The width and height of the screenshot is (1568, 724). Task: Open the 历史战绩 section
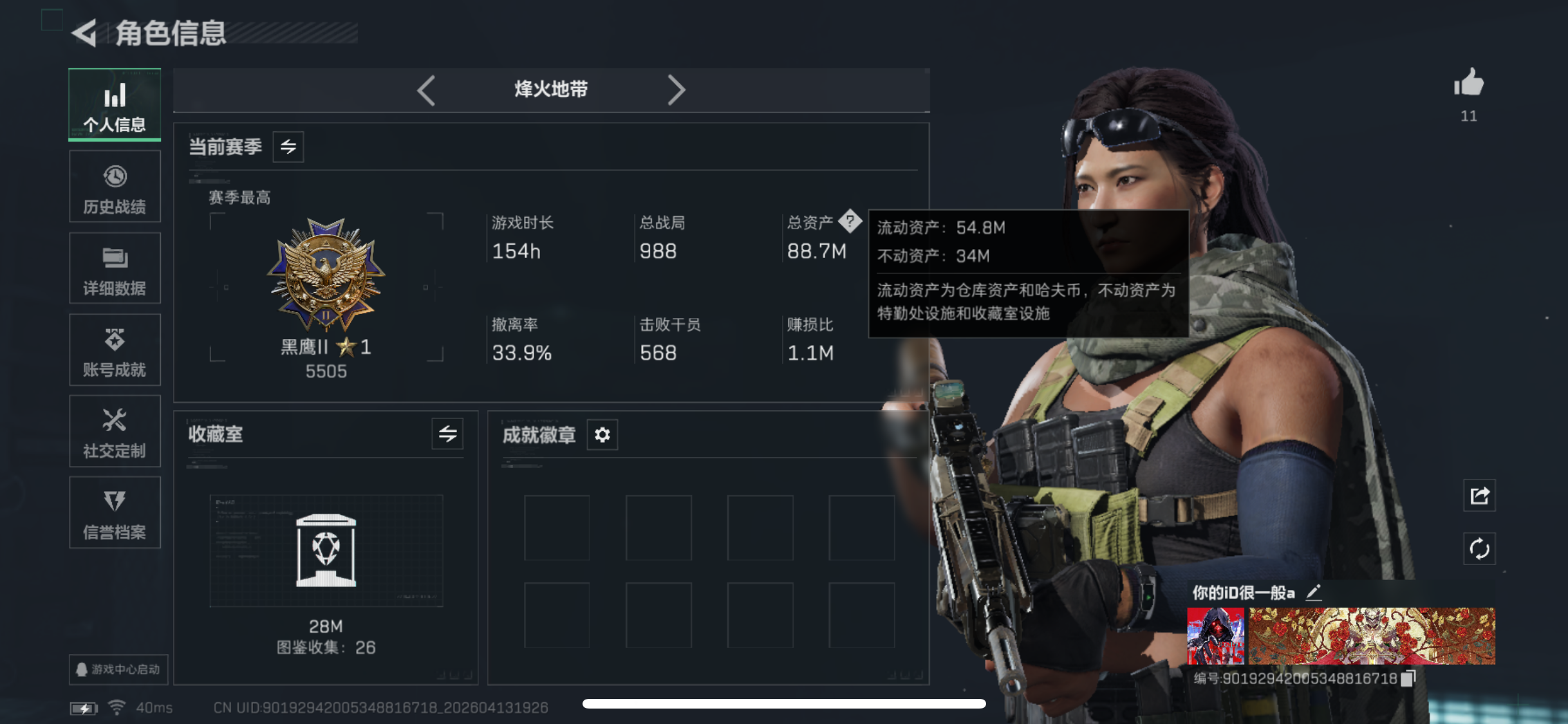pos(115,187)
